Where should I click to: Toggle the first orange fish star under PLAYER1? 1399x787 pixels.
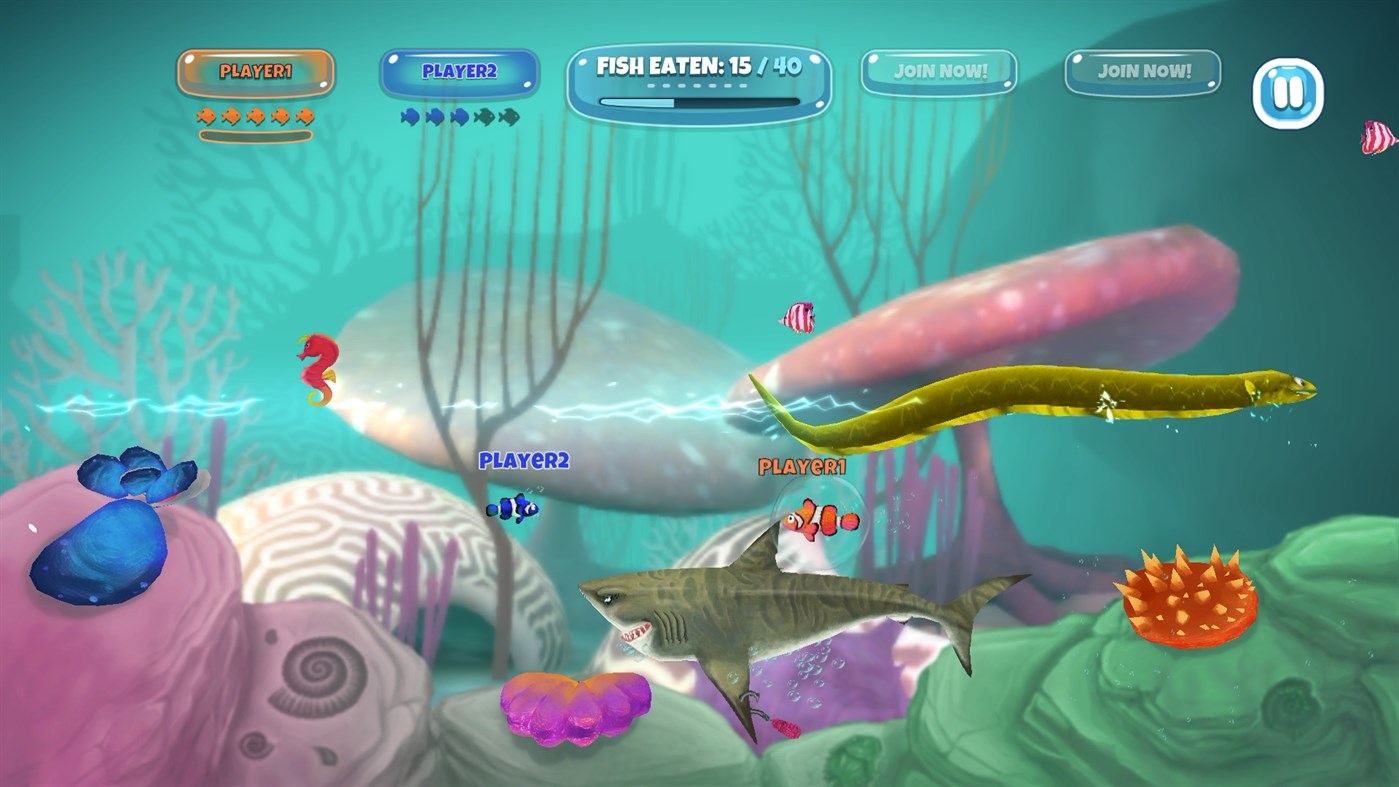(x=207, y=114)
